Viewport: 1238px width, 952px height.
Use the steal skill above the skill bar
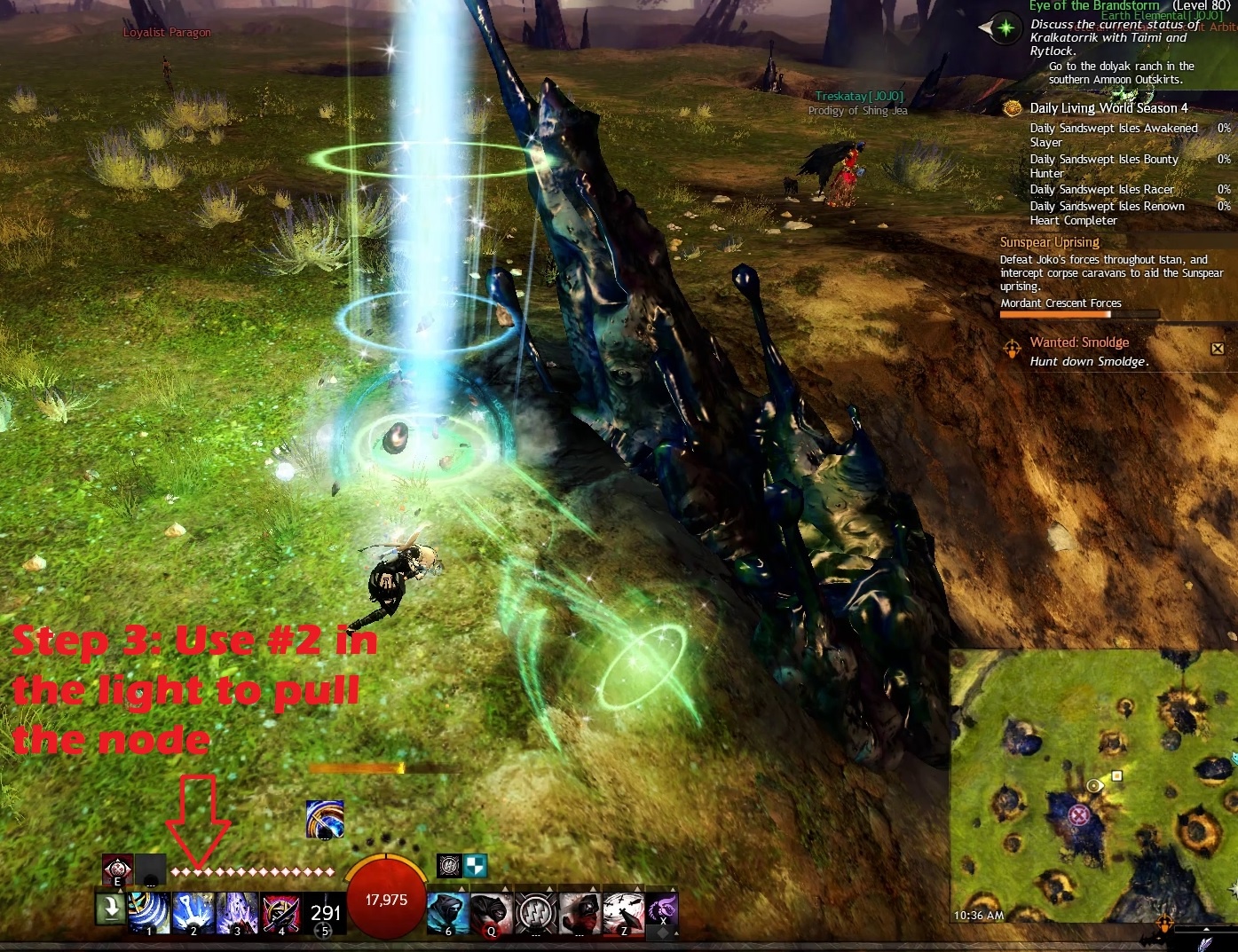click(117, 869)
